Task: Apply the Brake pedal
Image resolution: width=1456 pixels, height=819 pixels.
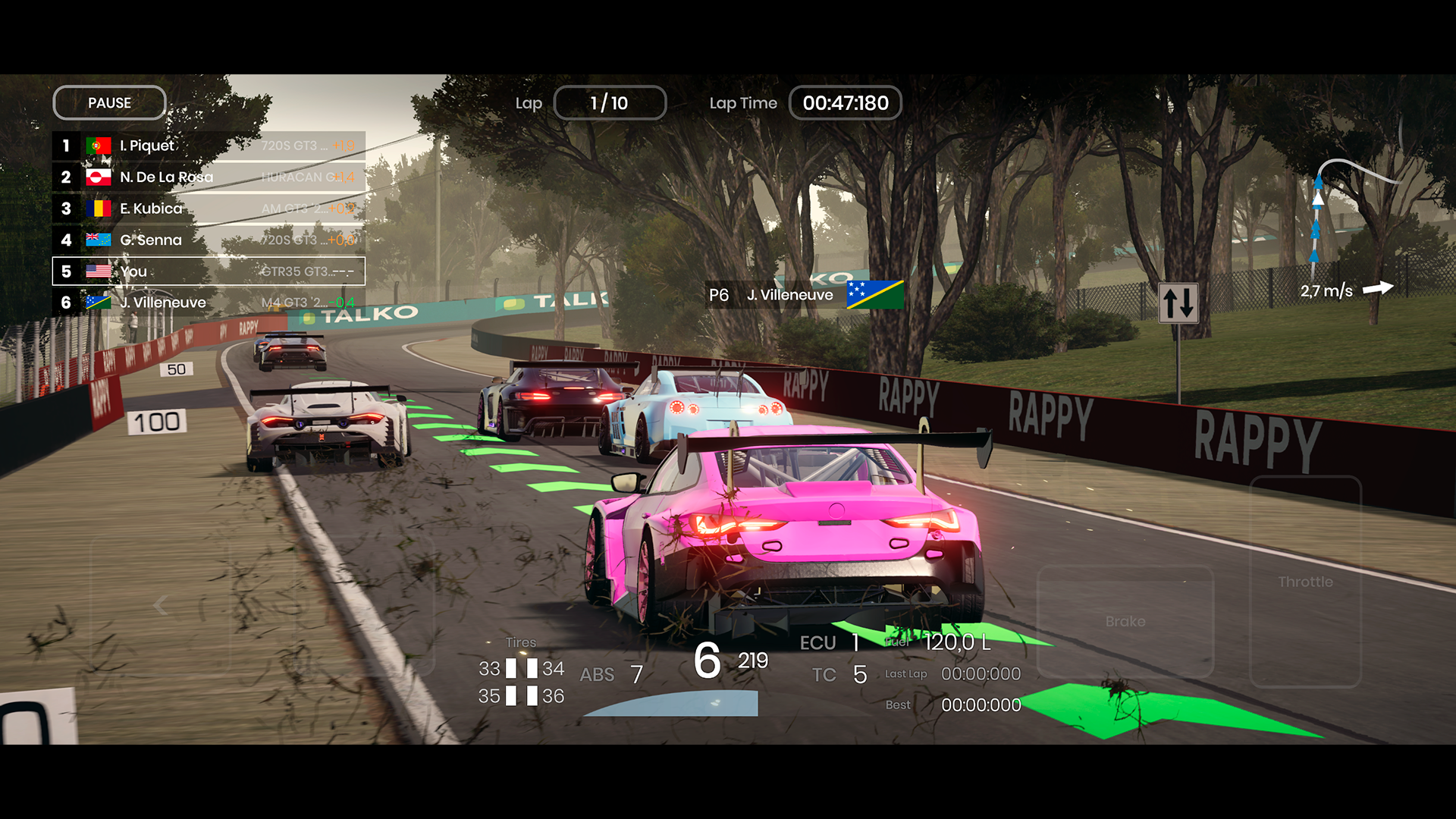Action: (1125, 621)
